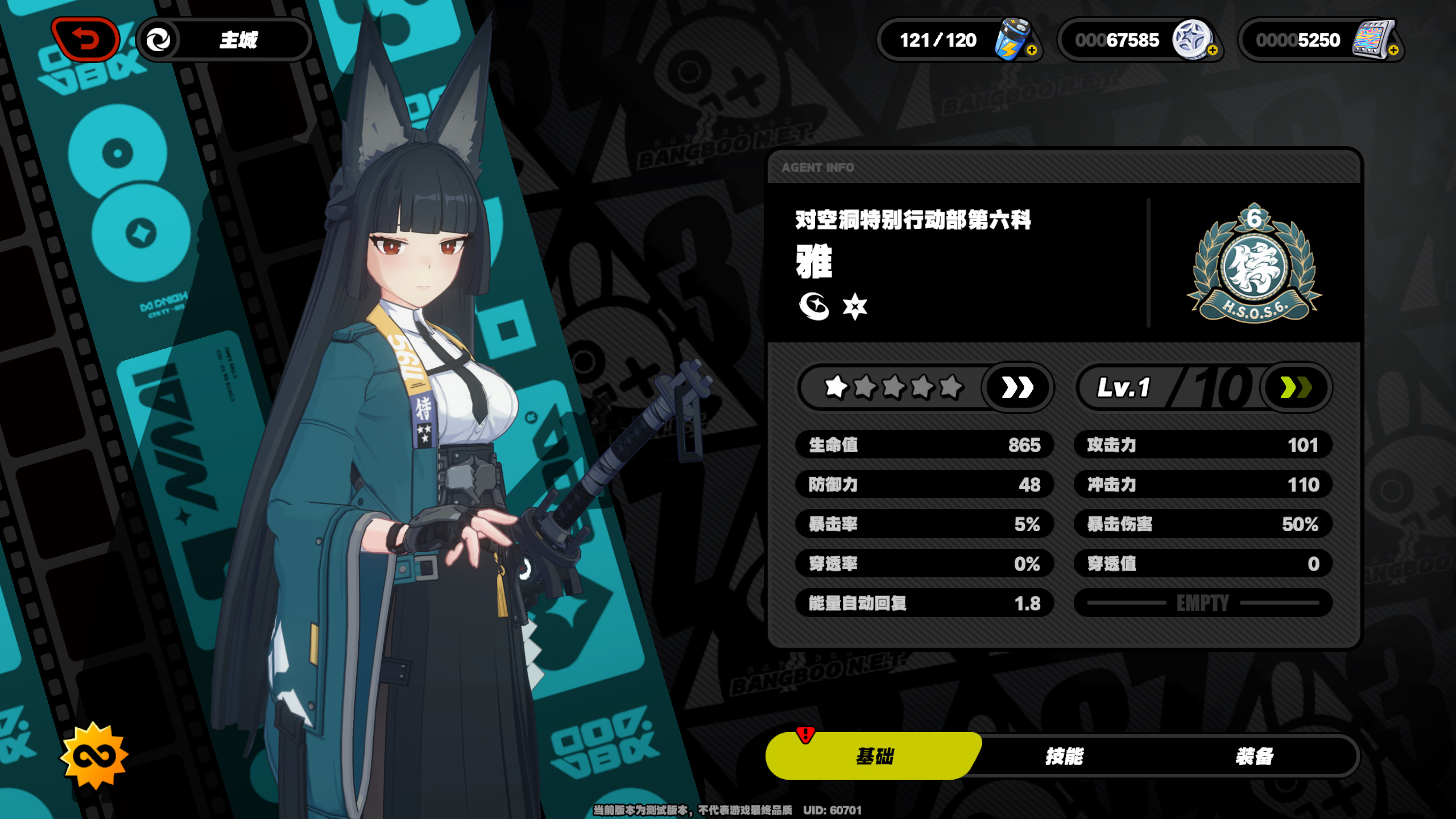This screenshot has width=1456, height=819.
Task: Click the H.S.O.S.6 faction emblem
Action: pyautogui.click(x=1254, y=264)
